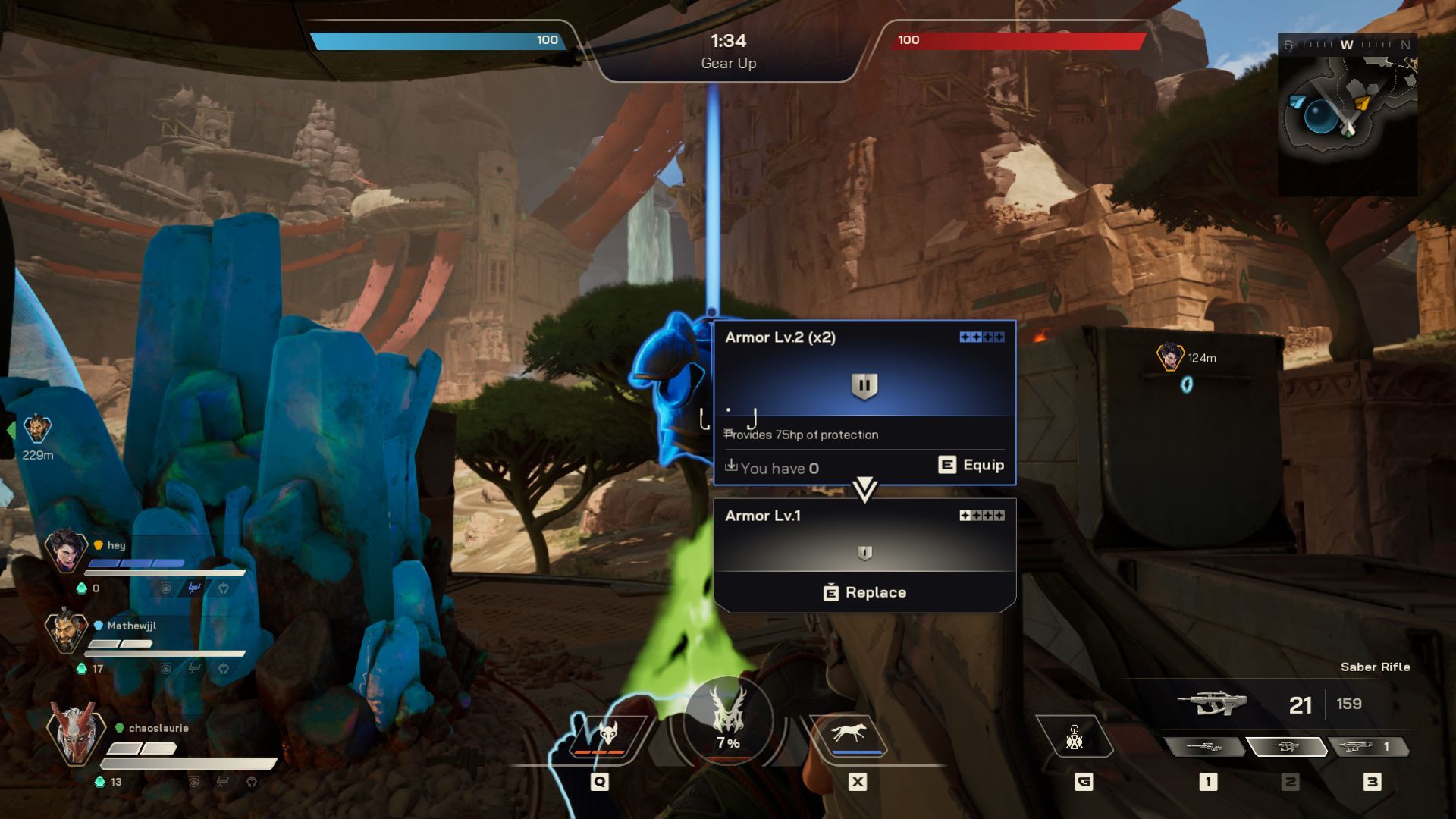Switch to the third weapon slot
The width and height of the screenshot is (1456, 819).
click(x=1367, y=747)
